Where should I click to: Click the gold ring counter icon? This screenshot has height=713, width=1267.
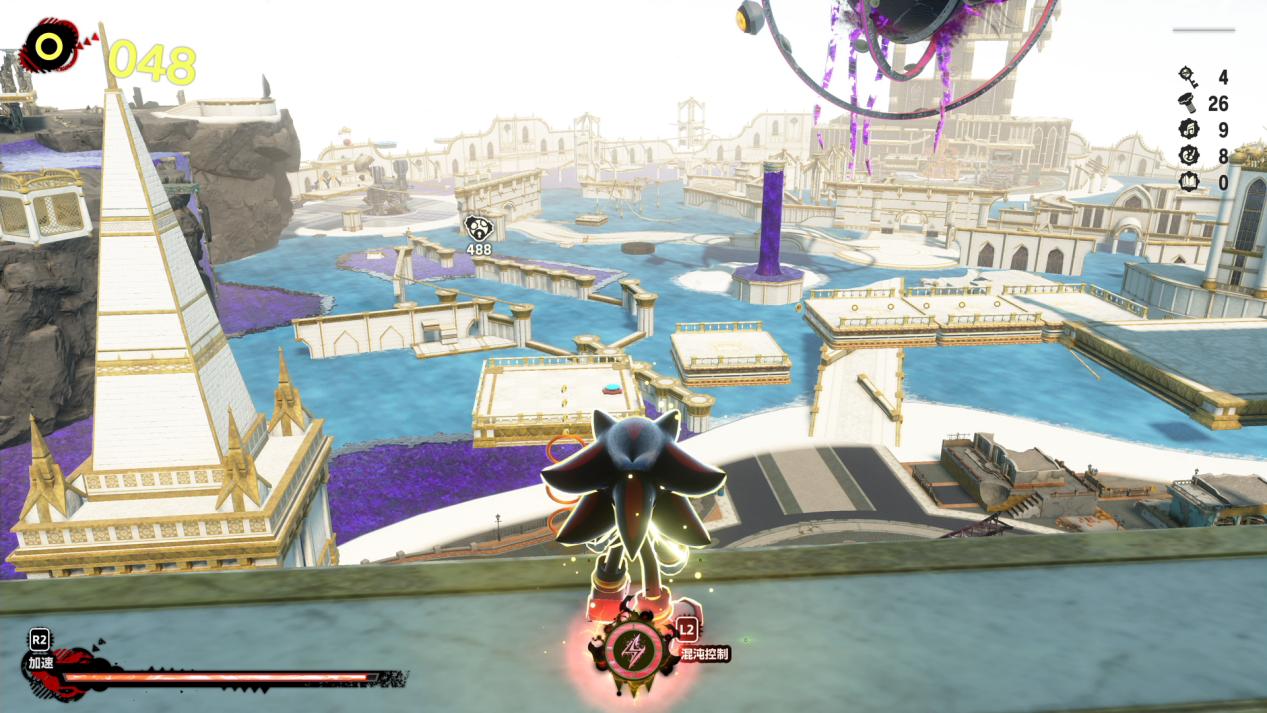[x=46, y=45]
